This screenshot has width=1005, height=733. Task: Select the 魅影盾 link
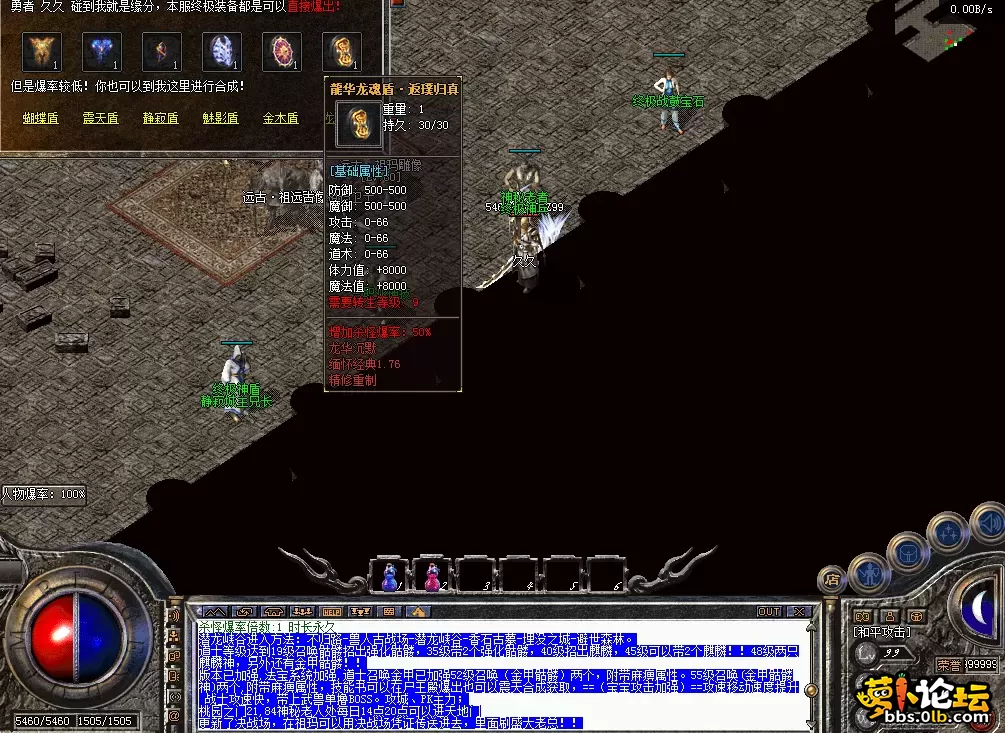(220, 118)
